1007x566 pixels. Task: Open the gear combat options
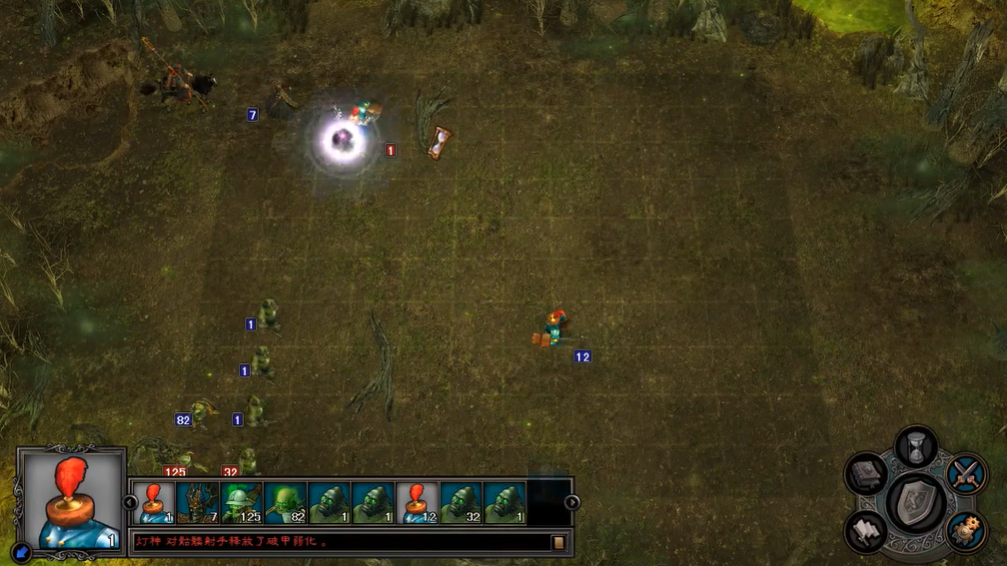pyautogui.click(x=966, y=531)
